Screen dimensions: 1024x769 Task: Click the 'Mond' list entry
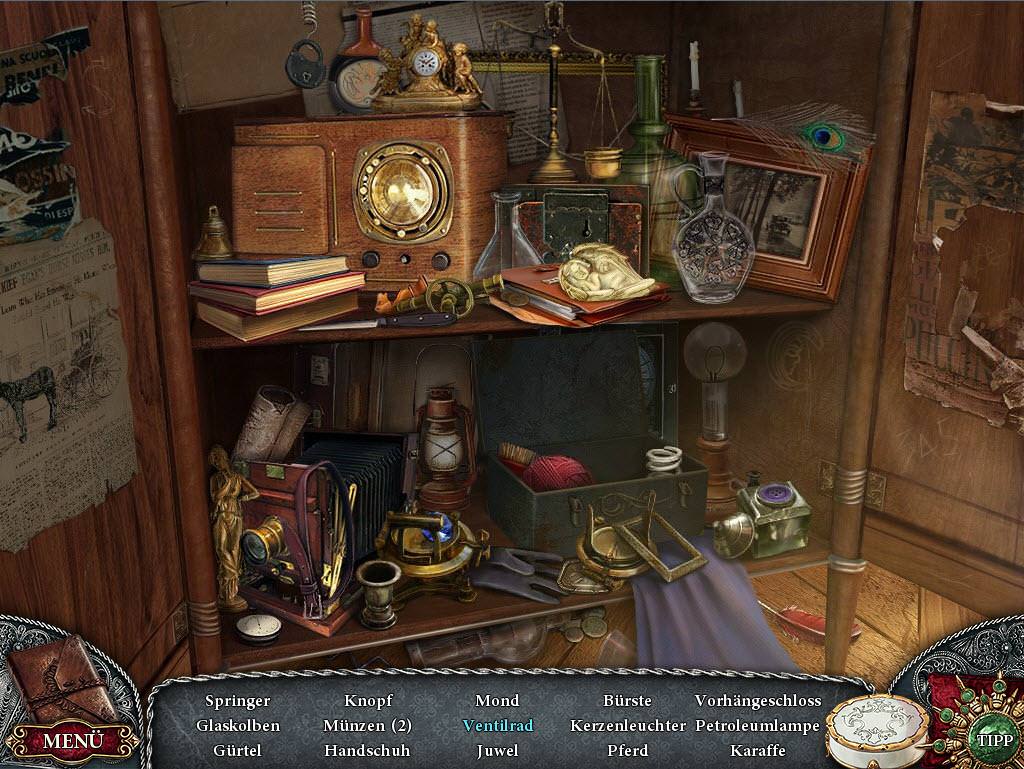coord(497,701)
